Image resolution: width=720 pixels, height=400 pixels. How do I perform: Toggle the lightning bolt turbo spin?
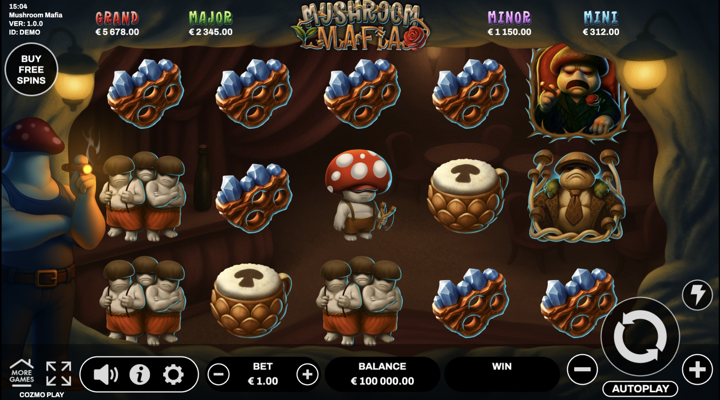point(696,294)
